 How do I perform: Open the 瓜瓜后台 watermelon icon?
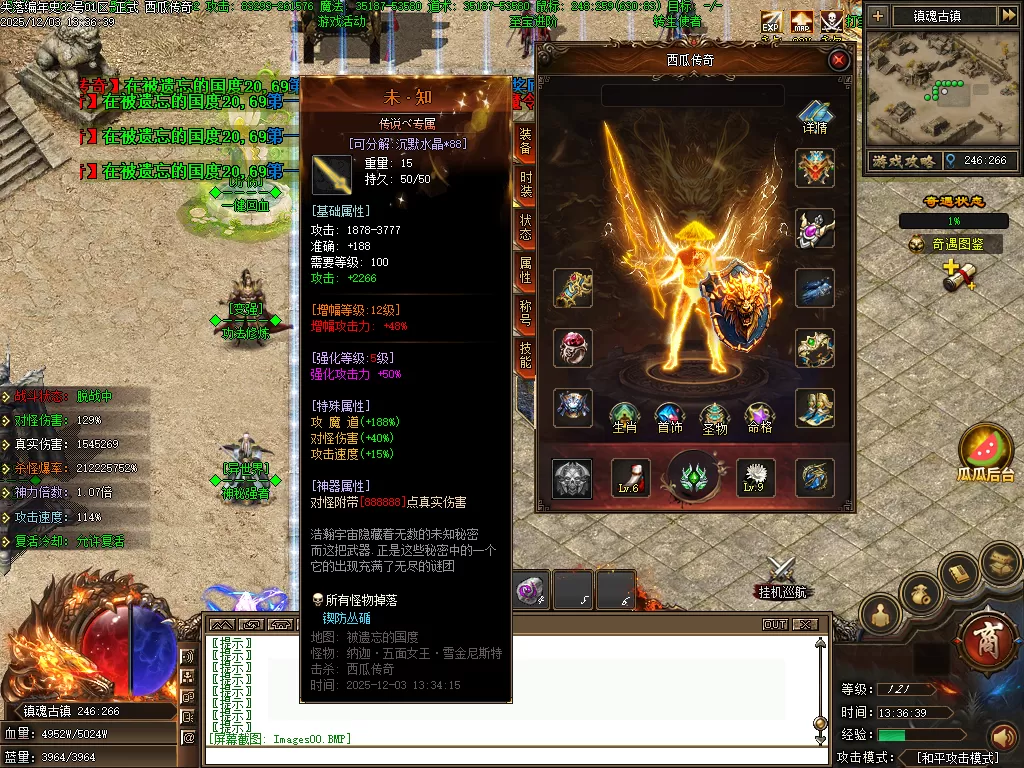986,452
